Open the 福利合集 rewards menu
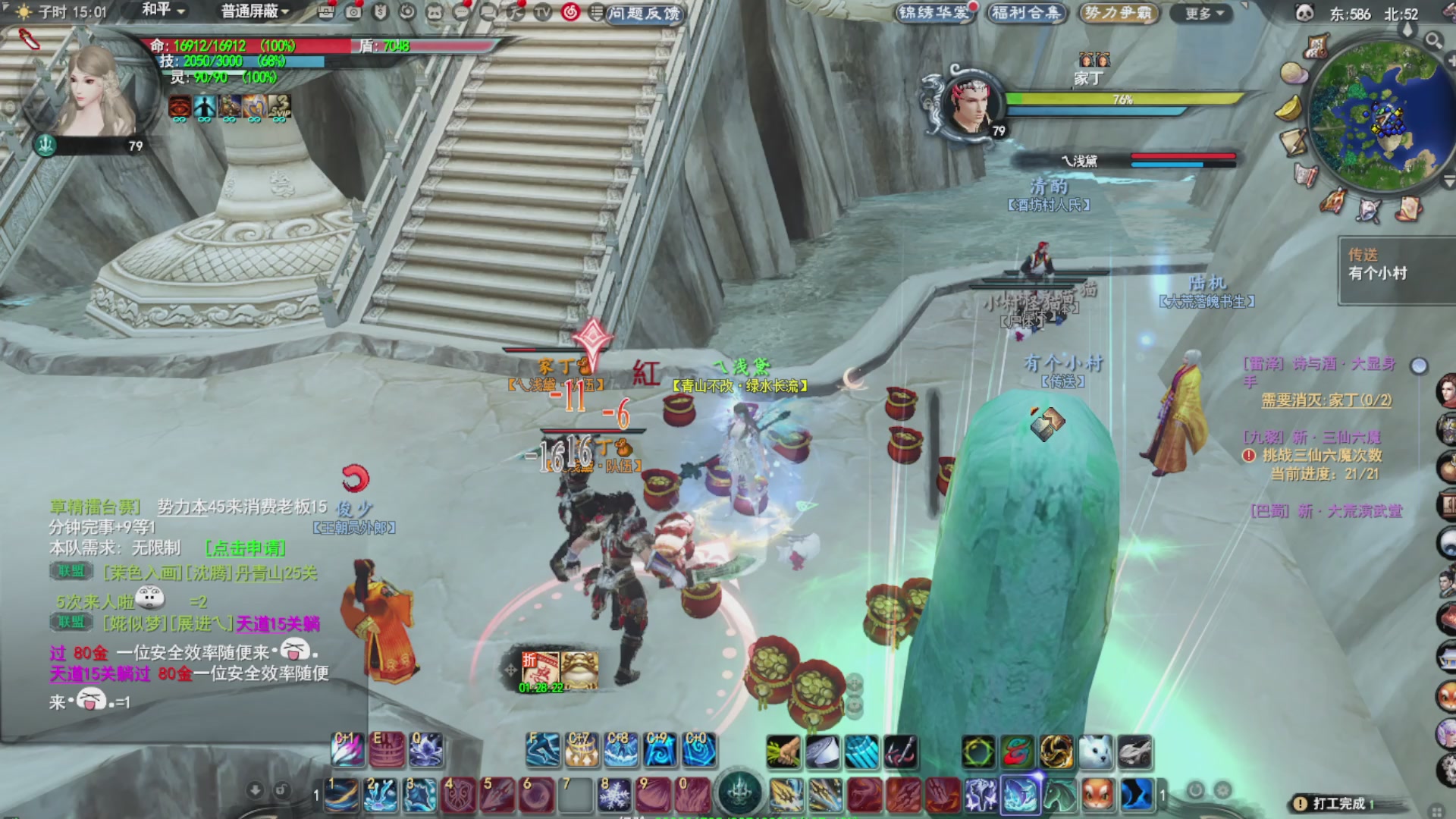1456x819 pixels. pos(1027,13)
